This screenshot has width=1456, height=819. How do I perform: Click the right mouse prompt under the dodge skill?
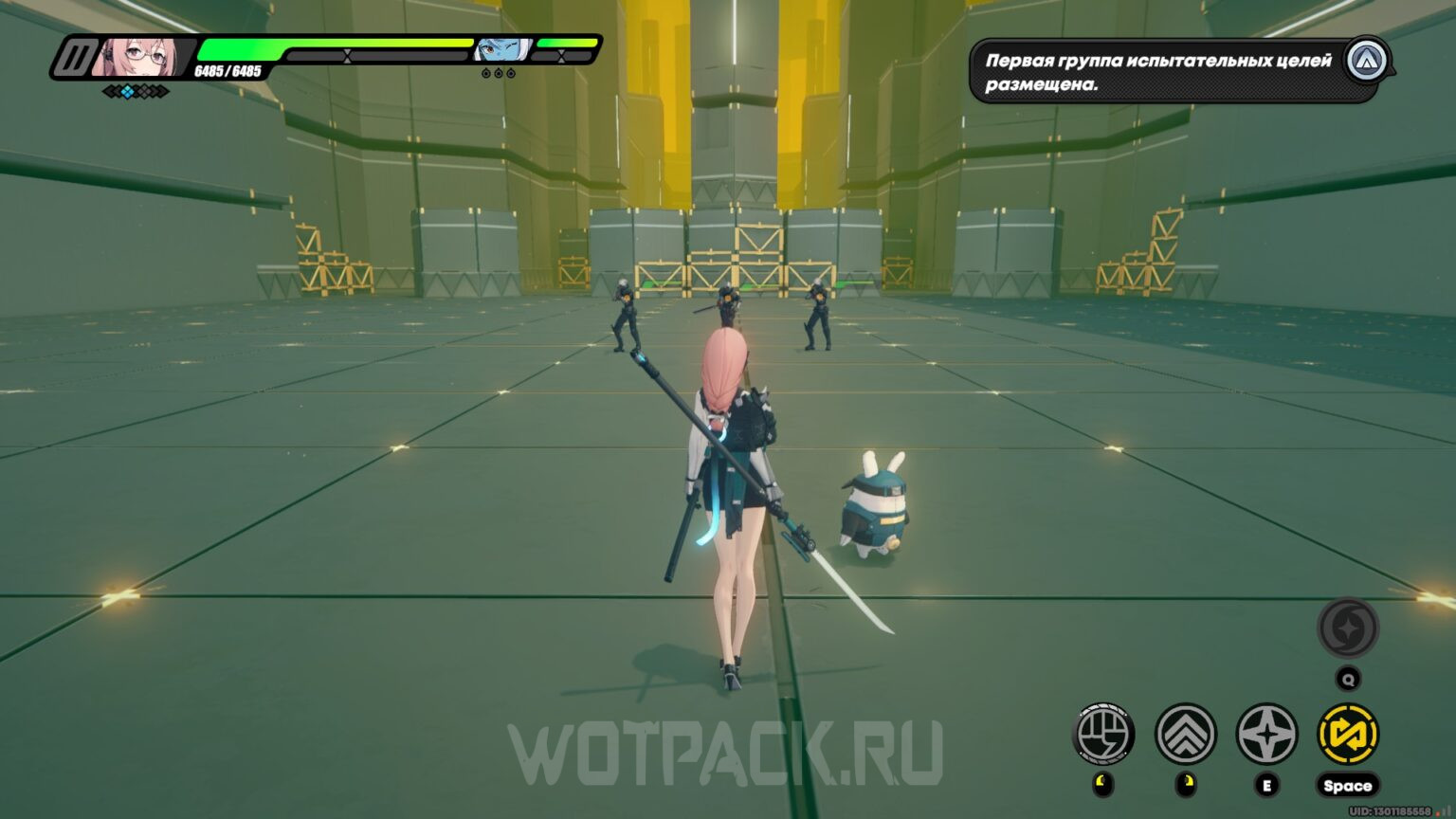1187,780
